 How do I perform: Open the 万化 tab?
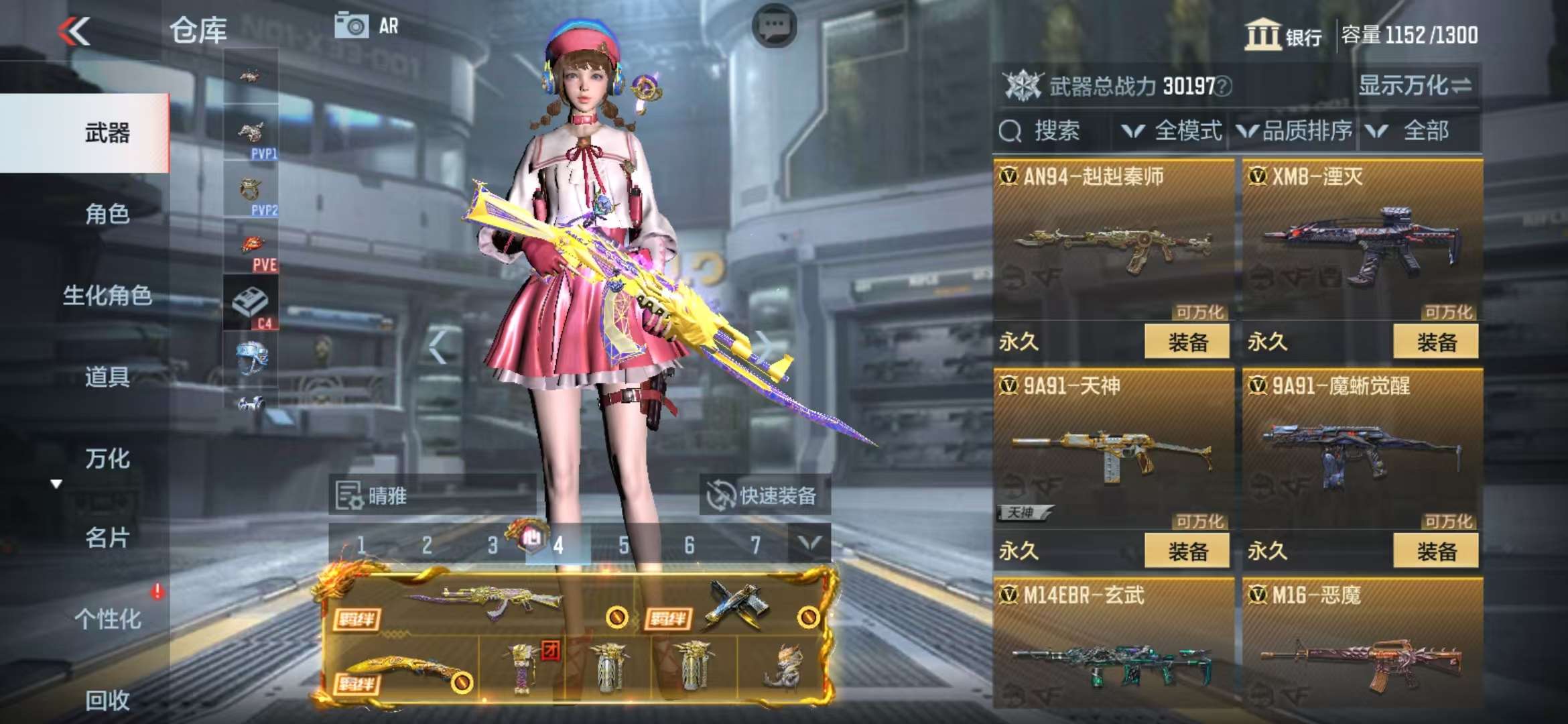(107, 459)
